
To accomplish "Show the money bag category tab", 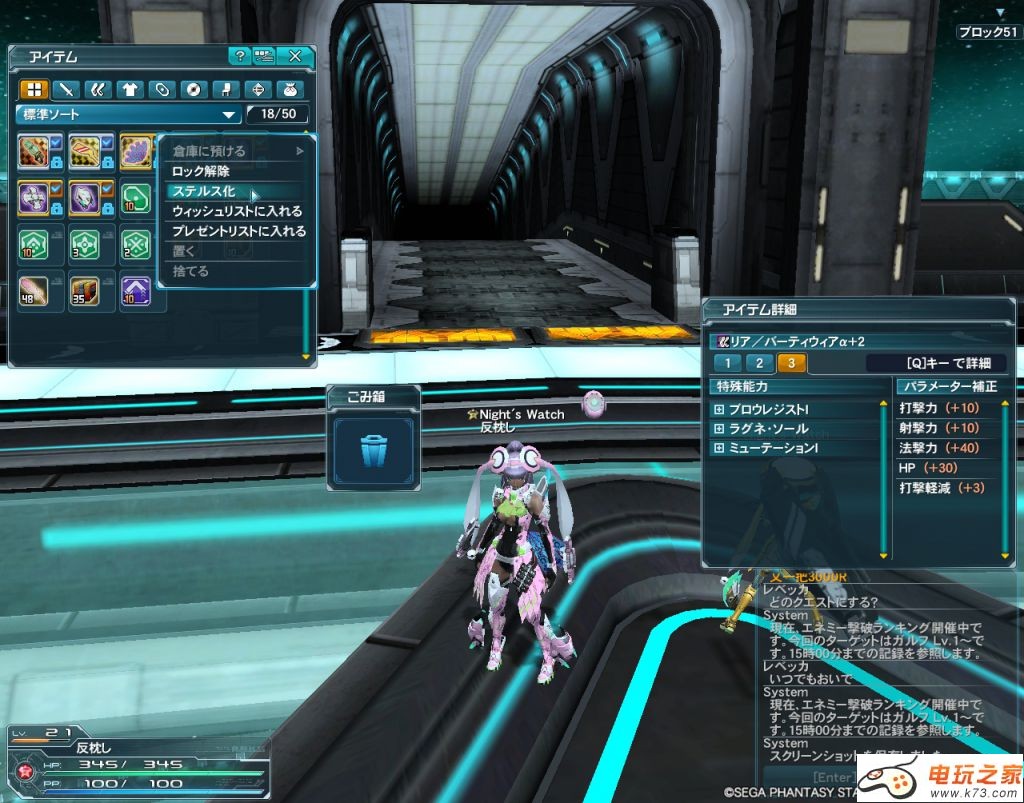I will (290, 89).
